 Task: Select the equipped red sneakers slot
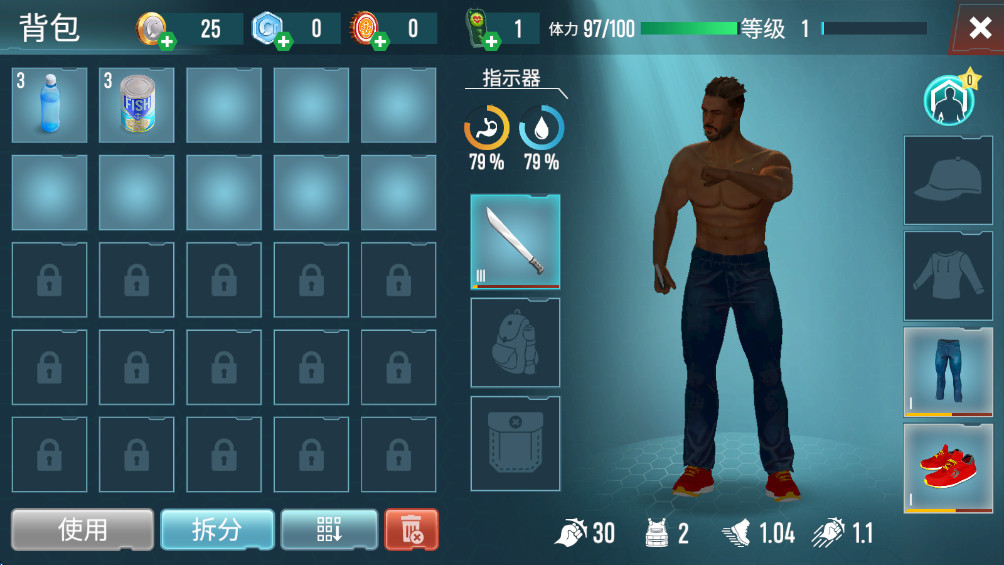click(x=948, y=467)
